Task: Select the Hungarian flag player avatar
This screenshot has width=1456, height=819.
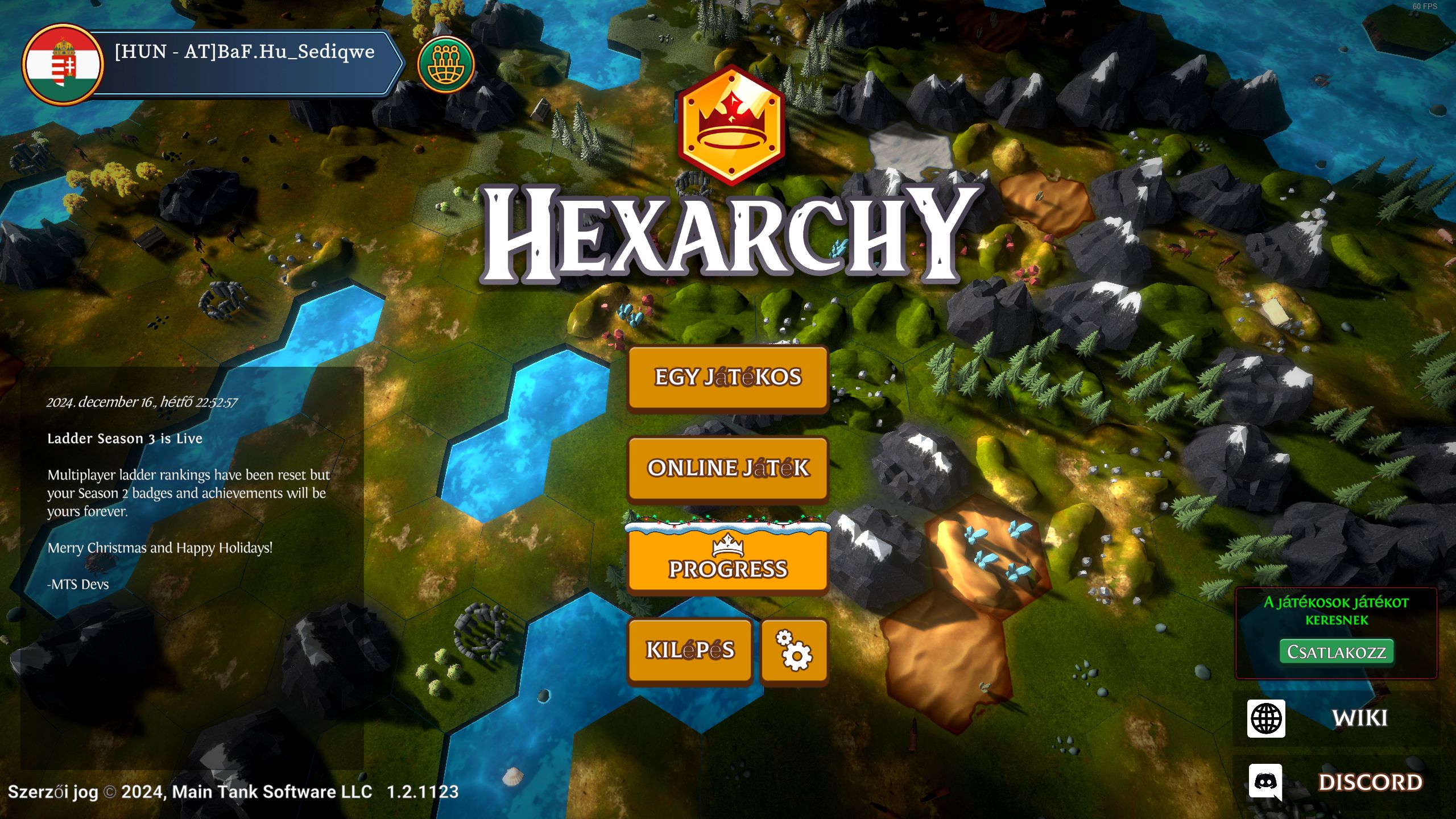Action: pos(63,64)
